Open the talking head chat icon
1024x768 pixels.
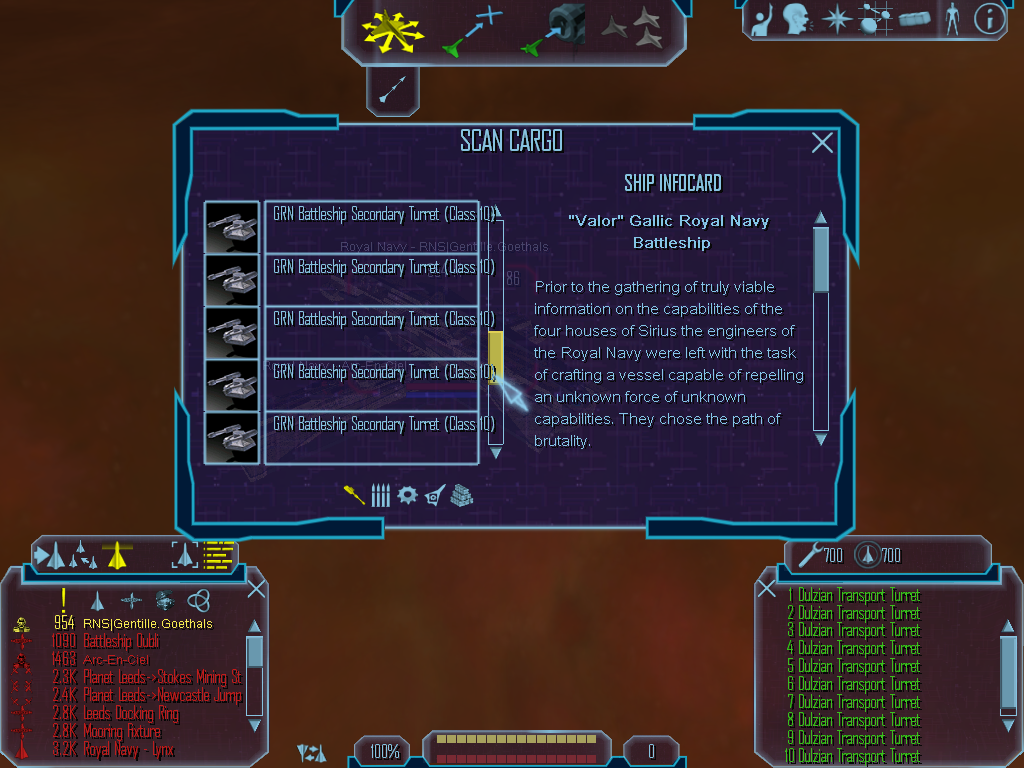(796, 19)
